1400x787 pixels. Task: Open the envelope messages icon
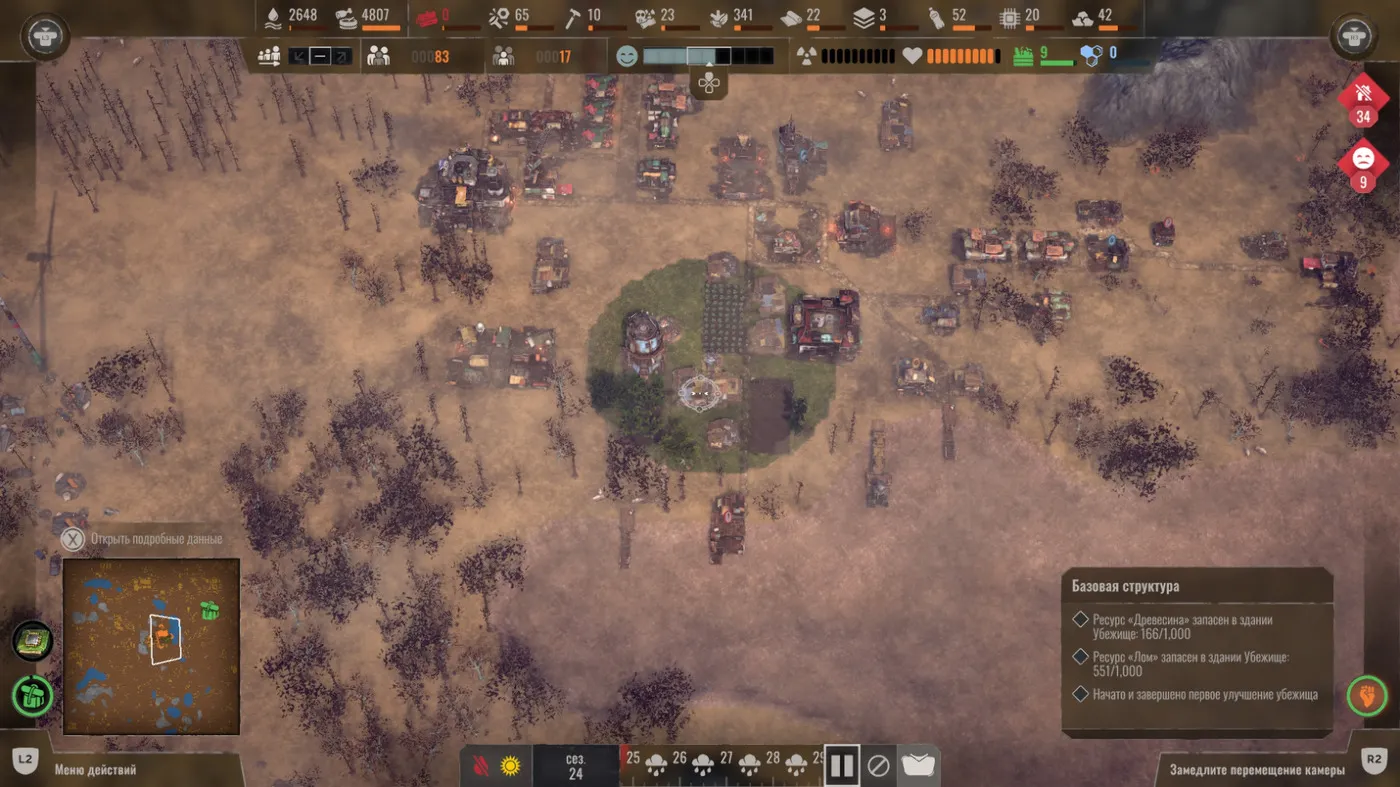click(x=919, y=766)
